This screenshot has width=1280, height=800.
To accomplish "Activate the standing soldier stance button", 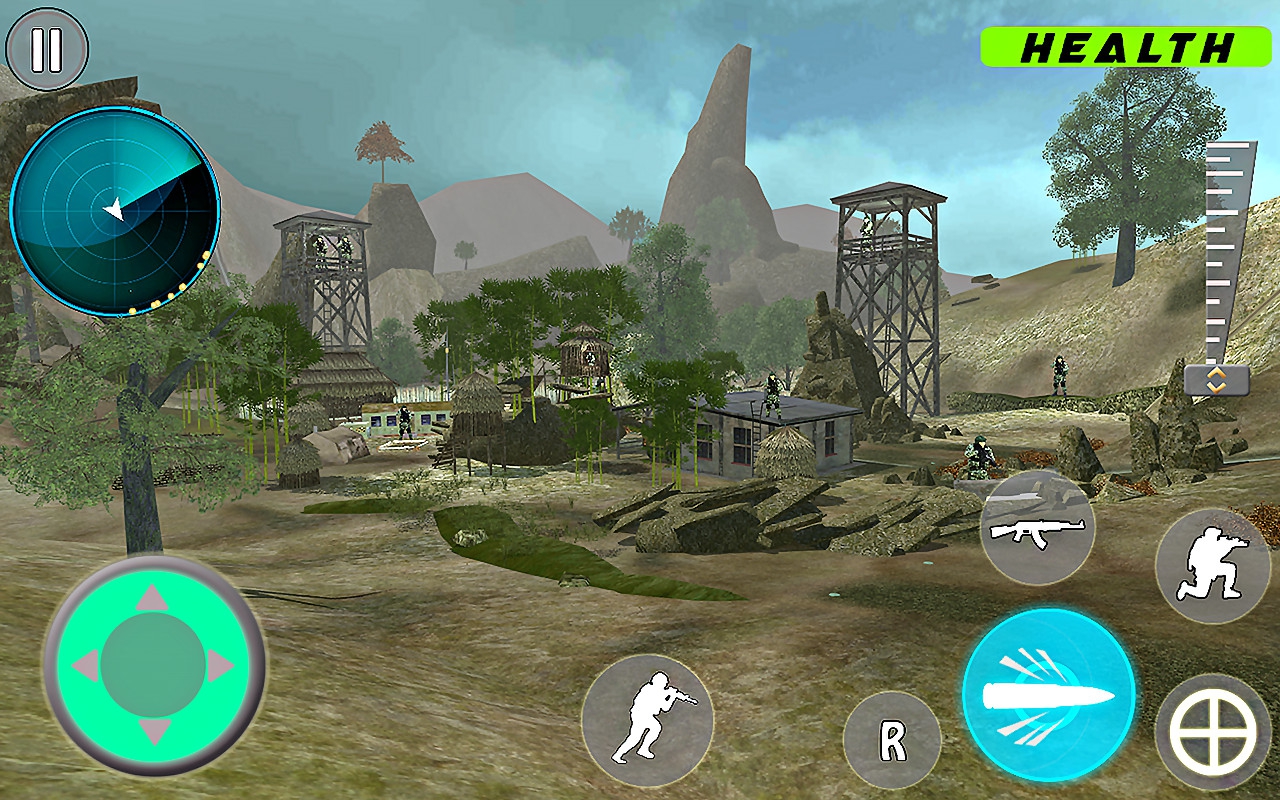I will pos(647,720).
